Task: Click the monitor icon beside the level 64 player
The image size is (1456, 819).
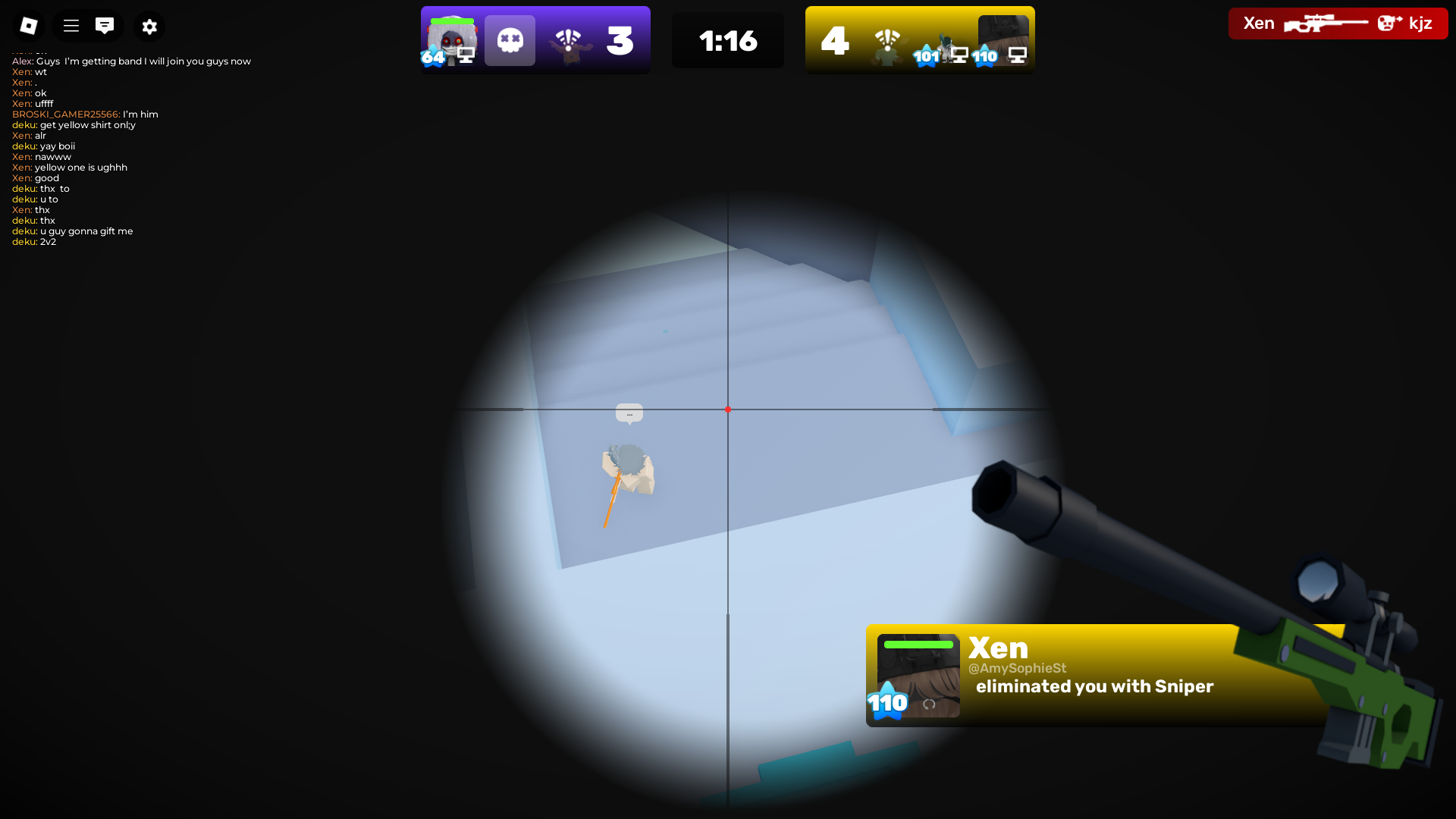Action: (x=466, y=54)
